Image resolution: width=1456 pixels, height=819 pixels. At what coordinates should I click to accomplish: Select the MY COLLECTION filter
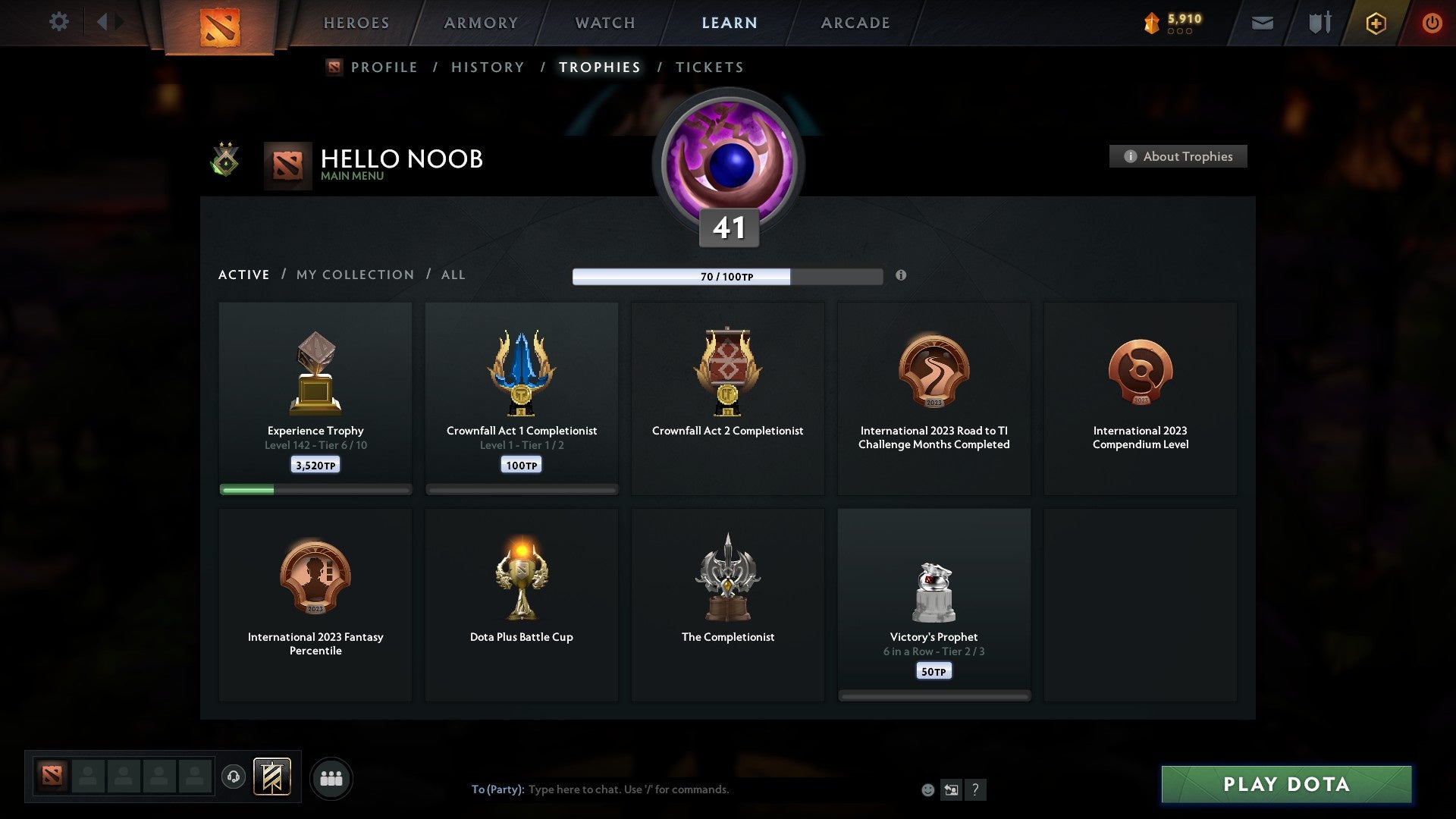[354, 275]
